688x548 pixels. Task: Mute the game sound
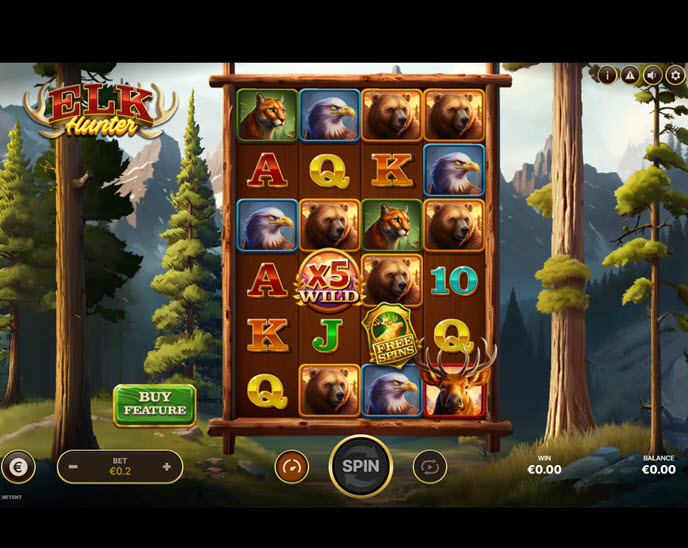[x=653, y=75]
